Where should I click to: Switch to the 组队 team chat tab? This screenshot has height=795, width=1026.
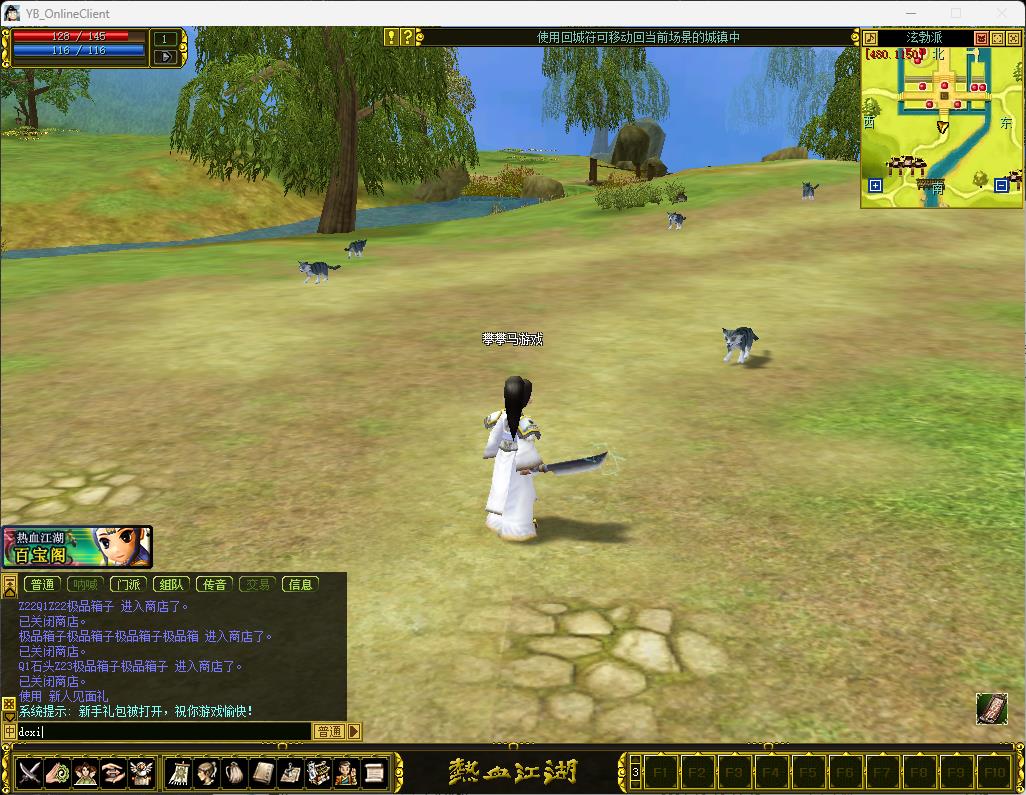tap(171, 584)
